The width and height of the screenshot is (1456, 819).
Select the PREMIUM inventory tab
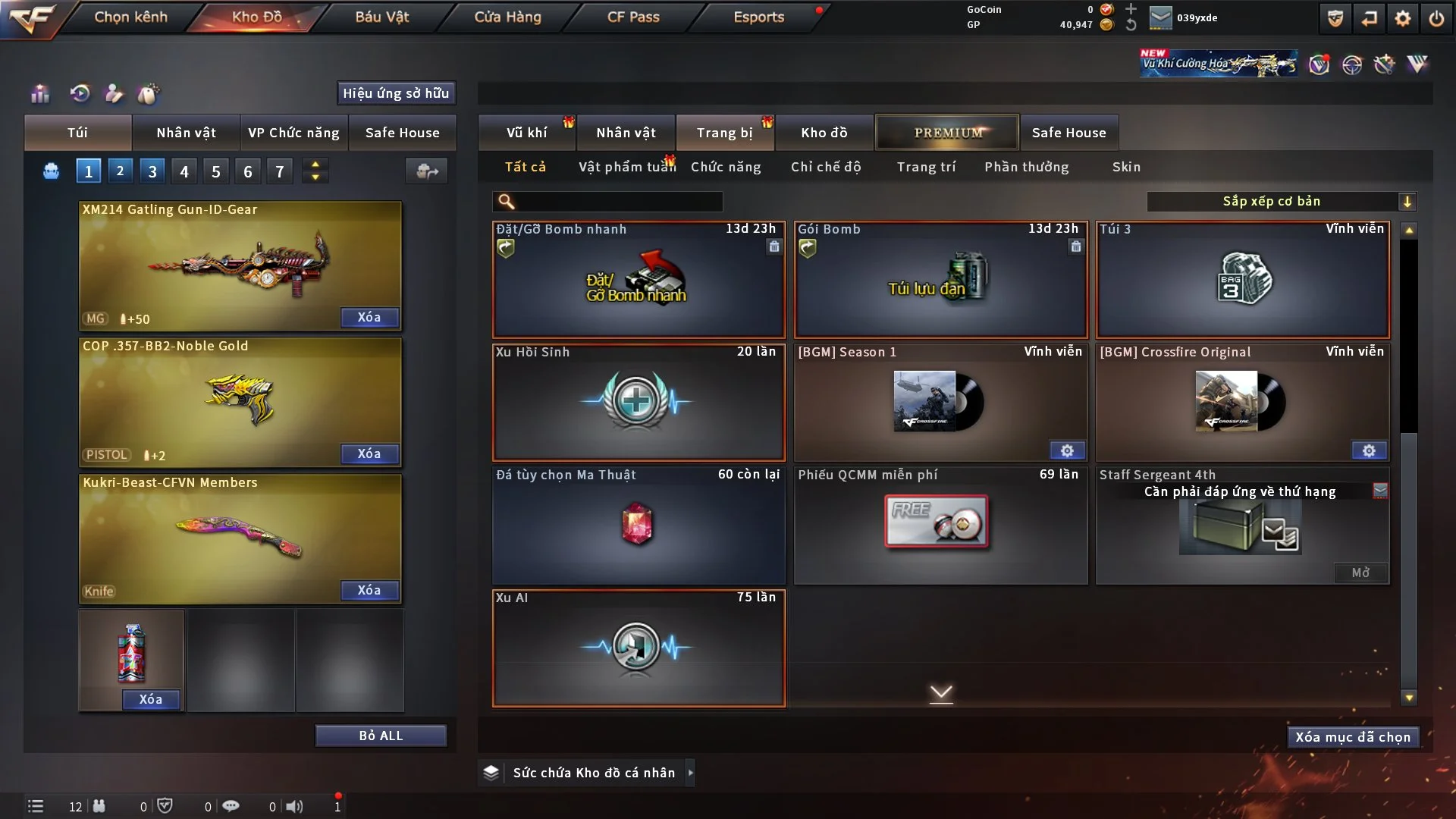tap(947, 133)
